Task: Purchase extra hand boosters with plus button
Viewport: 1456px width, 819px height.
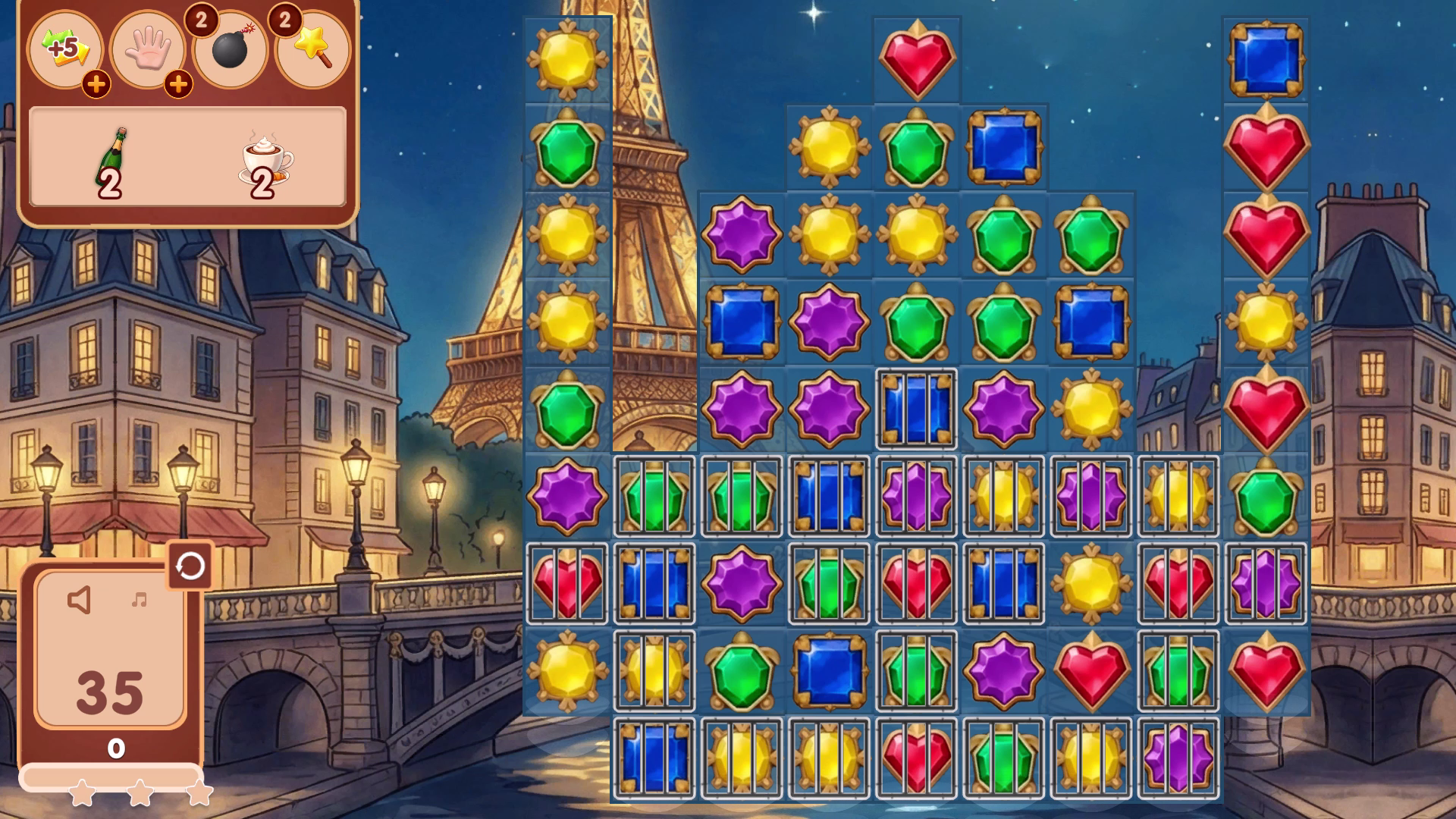Action: pos(179,86)
